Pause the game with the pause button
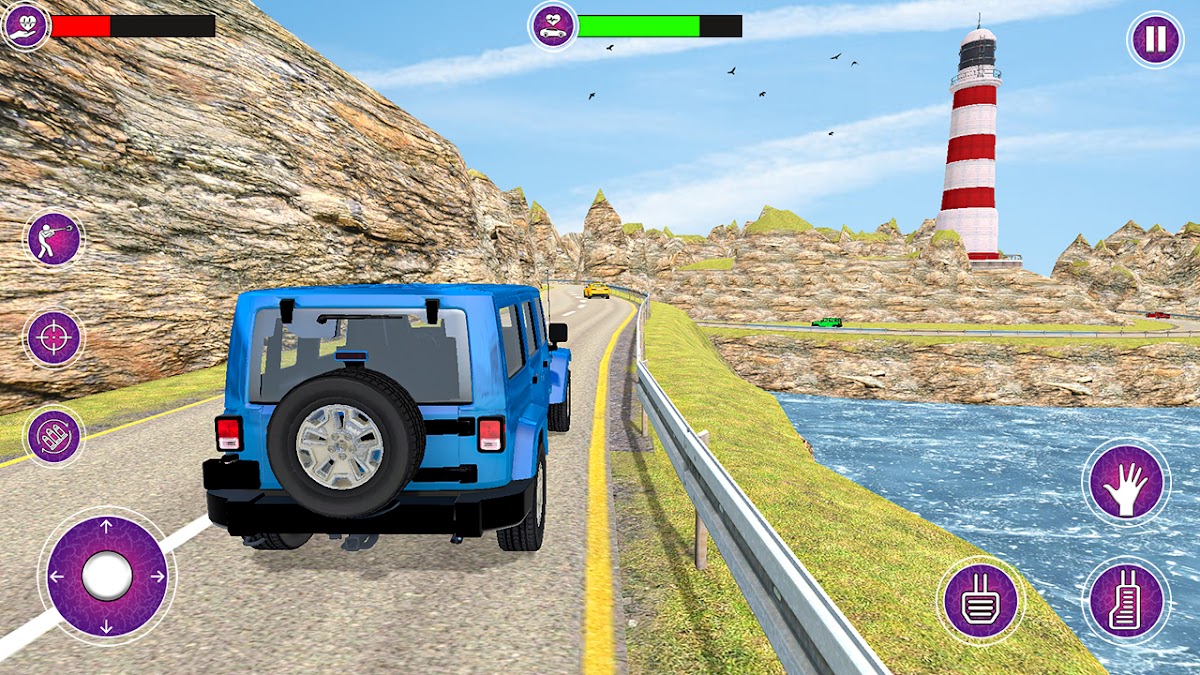The width and height of the screenshot is (1200, 675). pos(1155,40)
